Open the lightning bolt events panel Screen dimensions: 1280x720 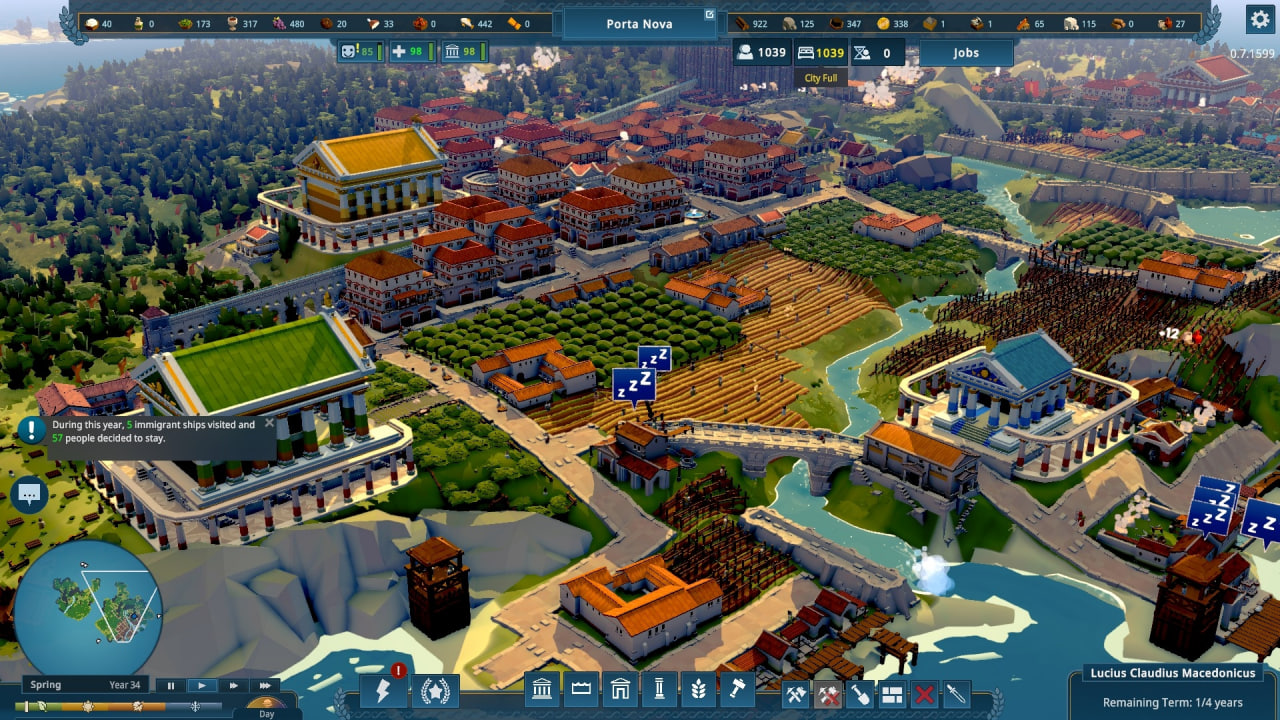click(x=384, y=691)
